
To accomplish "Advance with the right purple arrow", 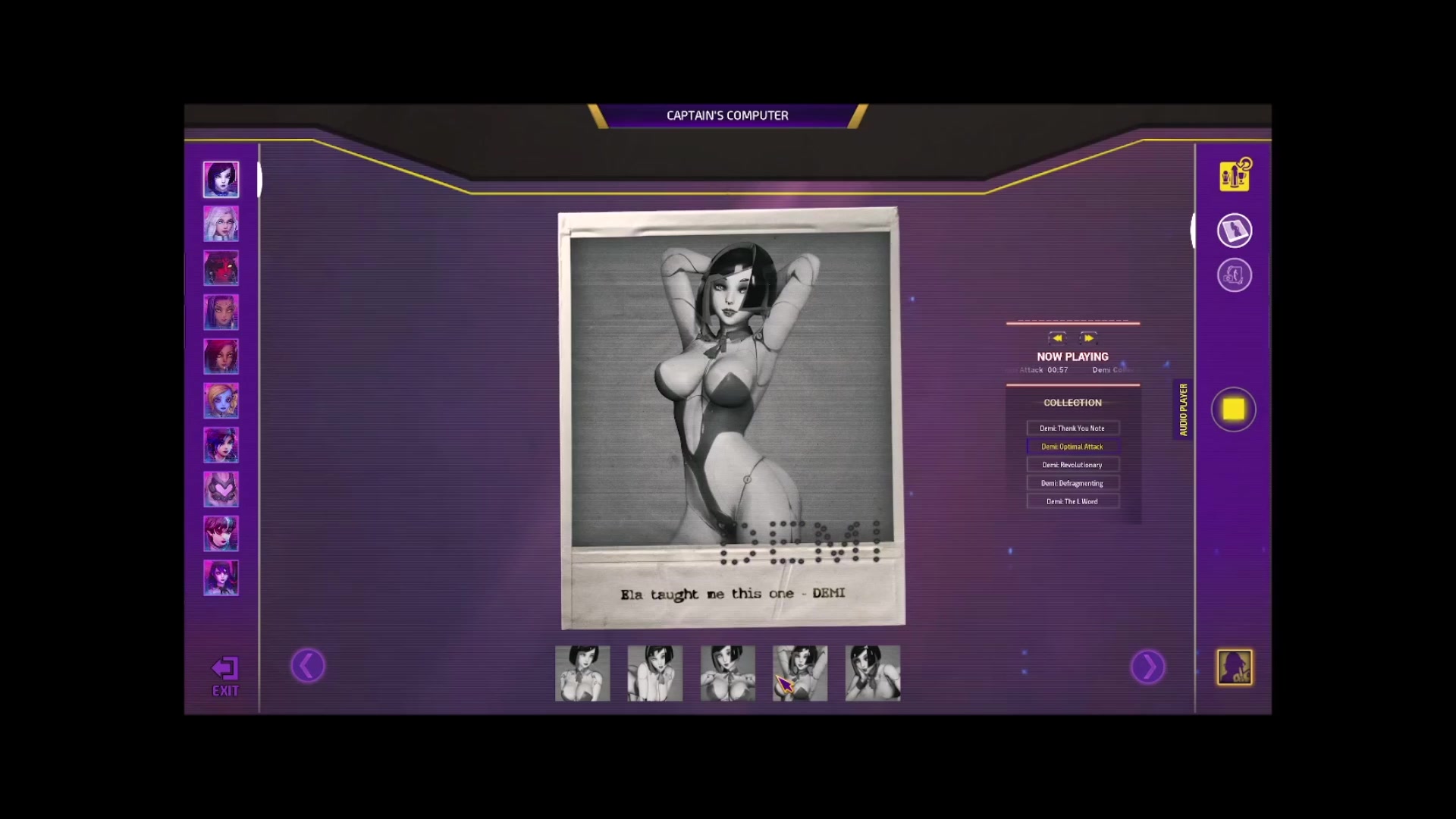I will pyautogui.click(x=1147, y=667).
